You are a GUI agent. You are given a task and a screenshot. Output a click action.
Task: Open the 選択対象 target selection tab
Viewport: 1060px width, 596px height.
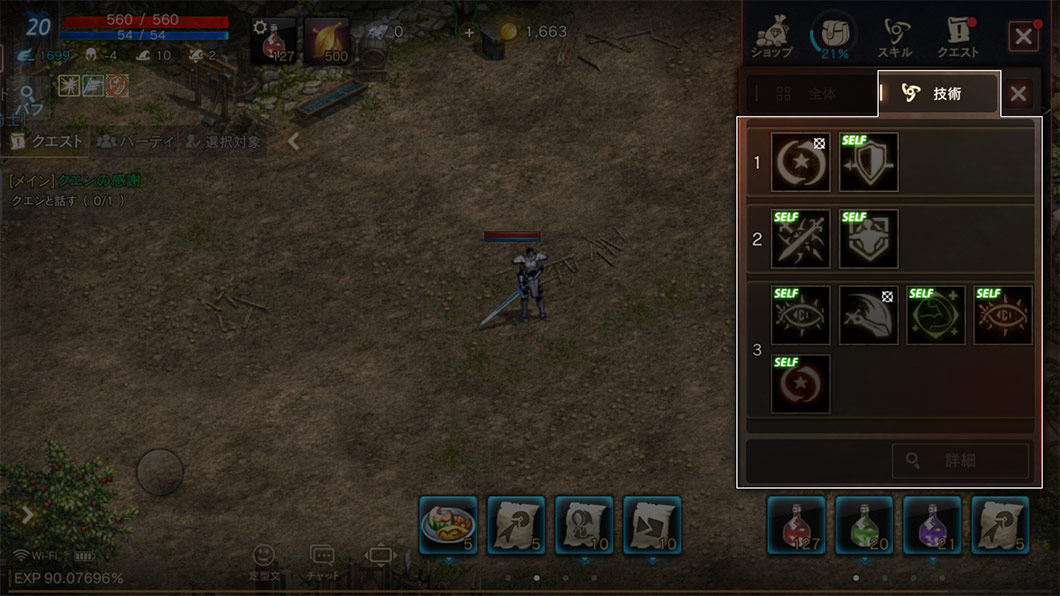222,142
